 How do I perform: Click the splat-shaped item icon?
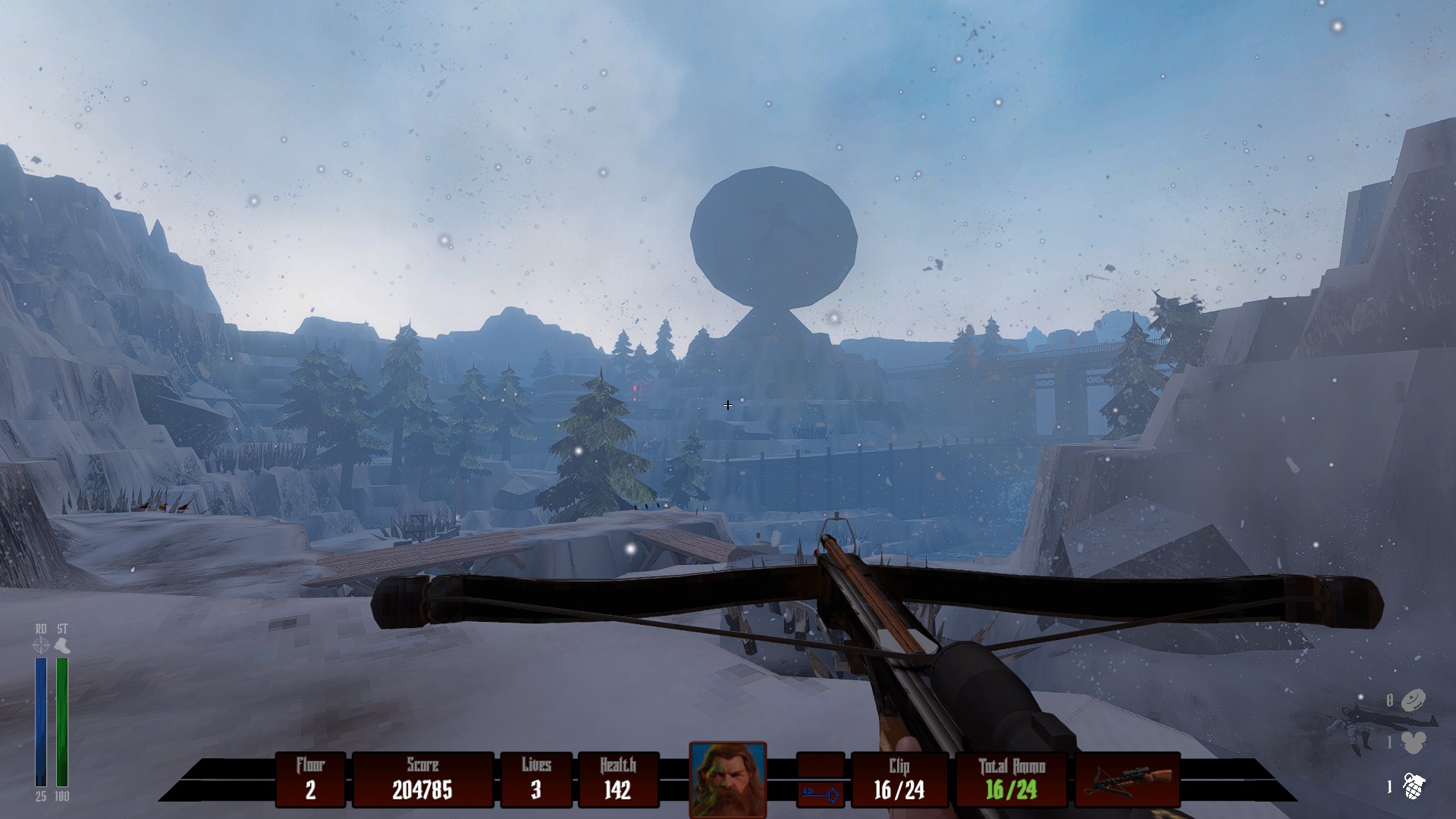pos(1414,742)
